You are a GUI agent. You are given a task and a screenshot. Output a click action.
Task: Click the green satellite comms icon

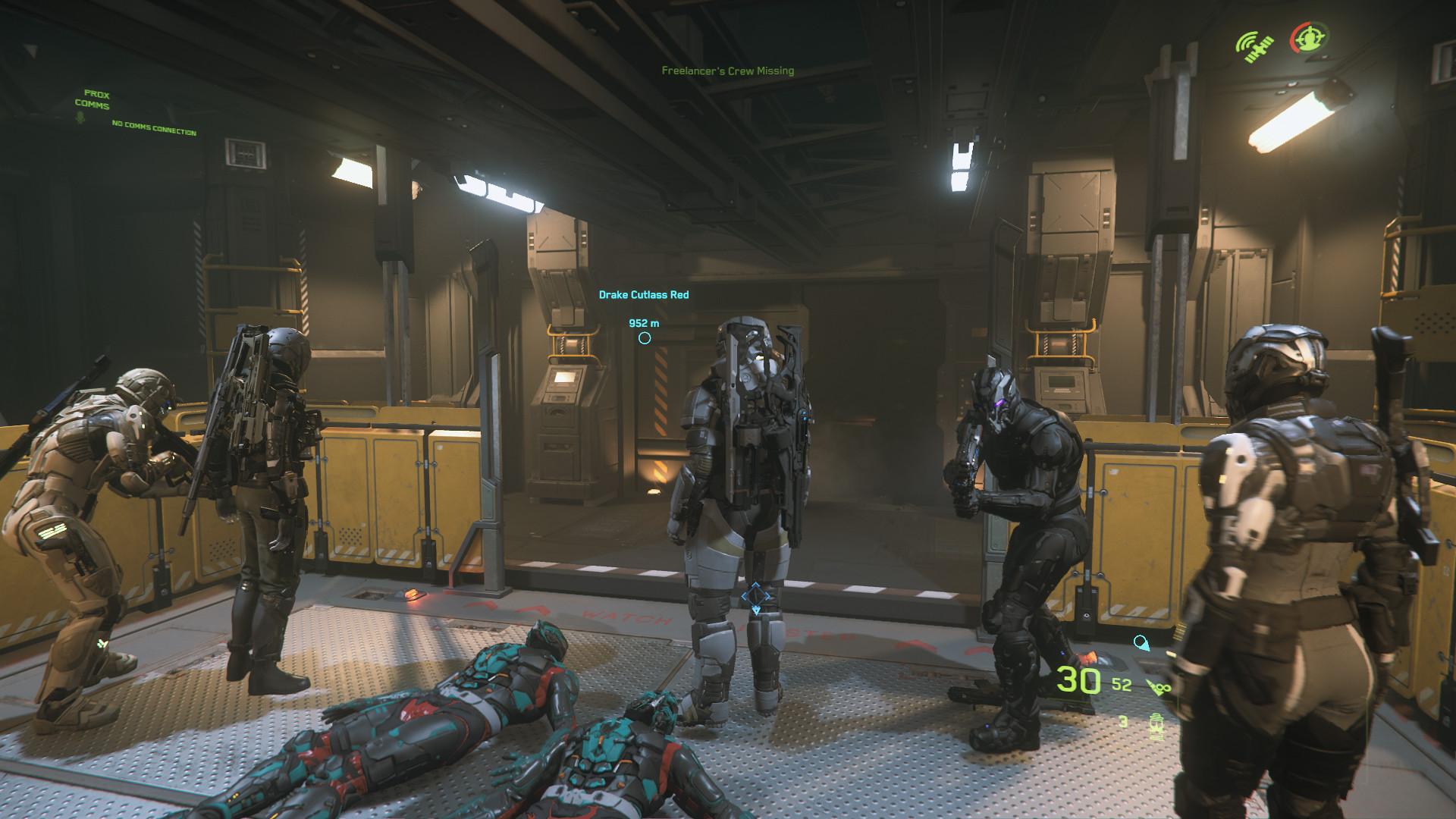point(1256,46)
